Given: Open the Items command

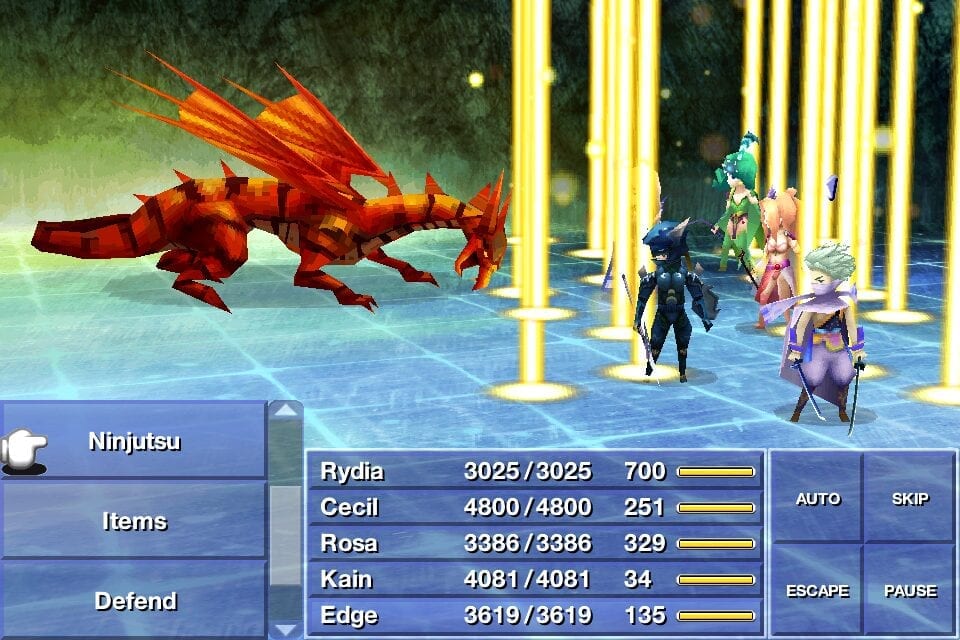Looking at the screenshot, I should click(x=134, y=521).
